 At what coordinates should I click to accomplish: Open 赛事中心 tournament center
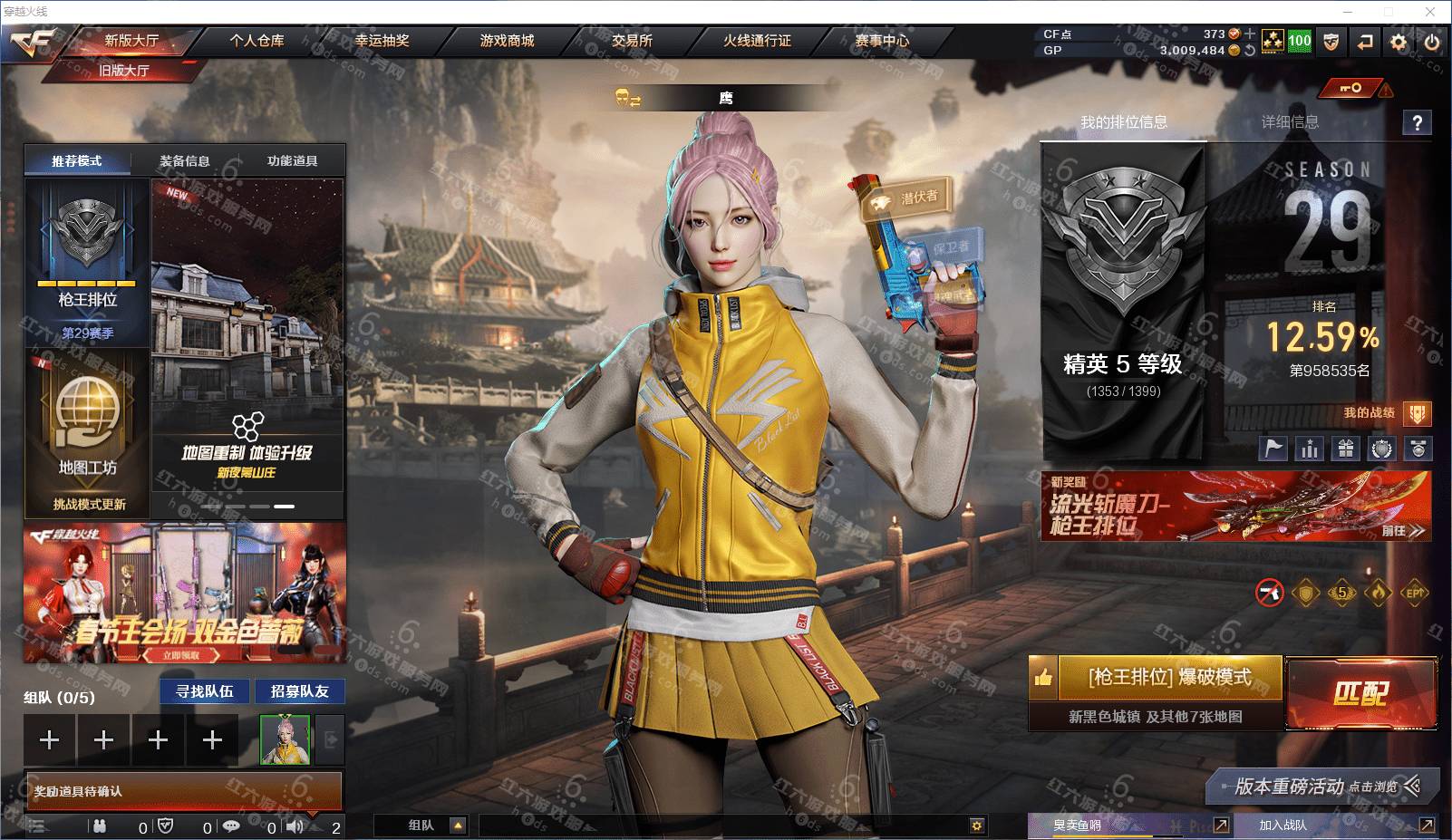click(882, 41)
